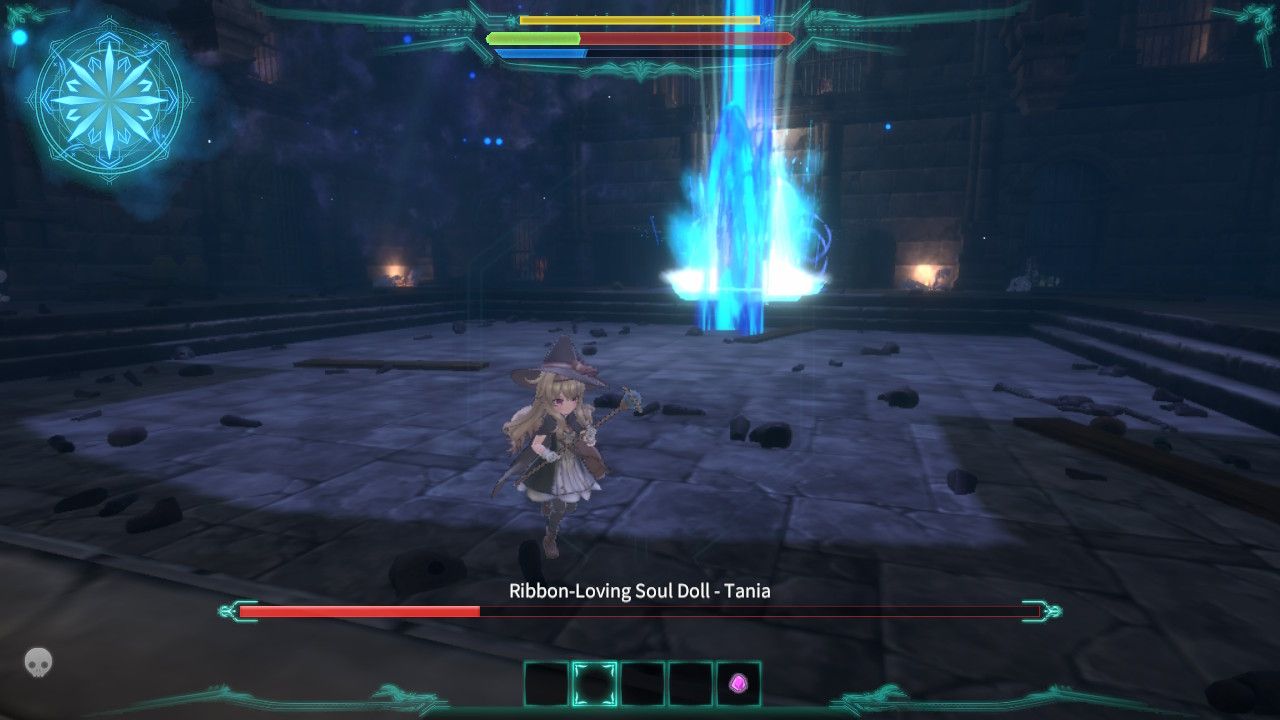Click the skull icon in the bottom-left corner
Viewport: 1280px width, 720px height.
click(x=36, y=661)
